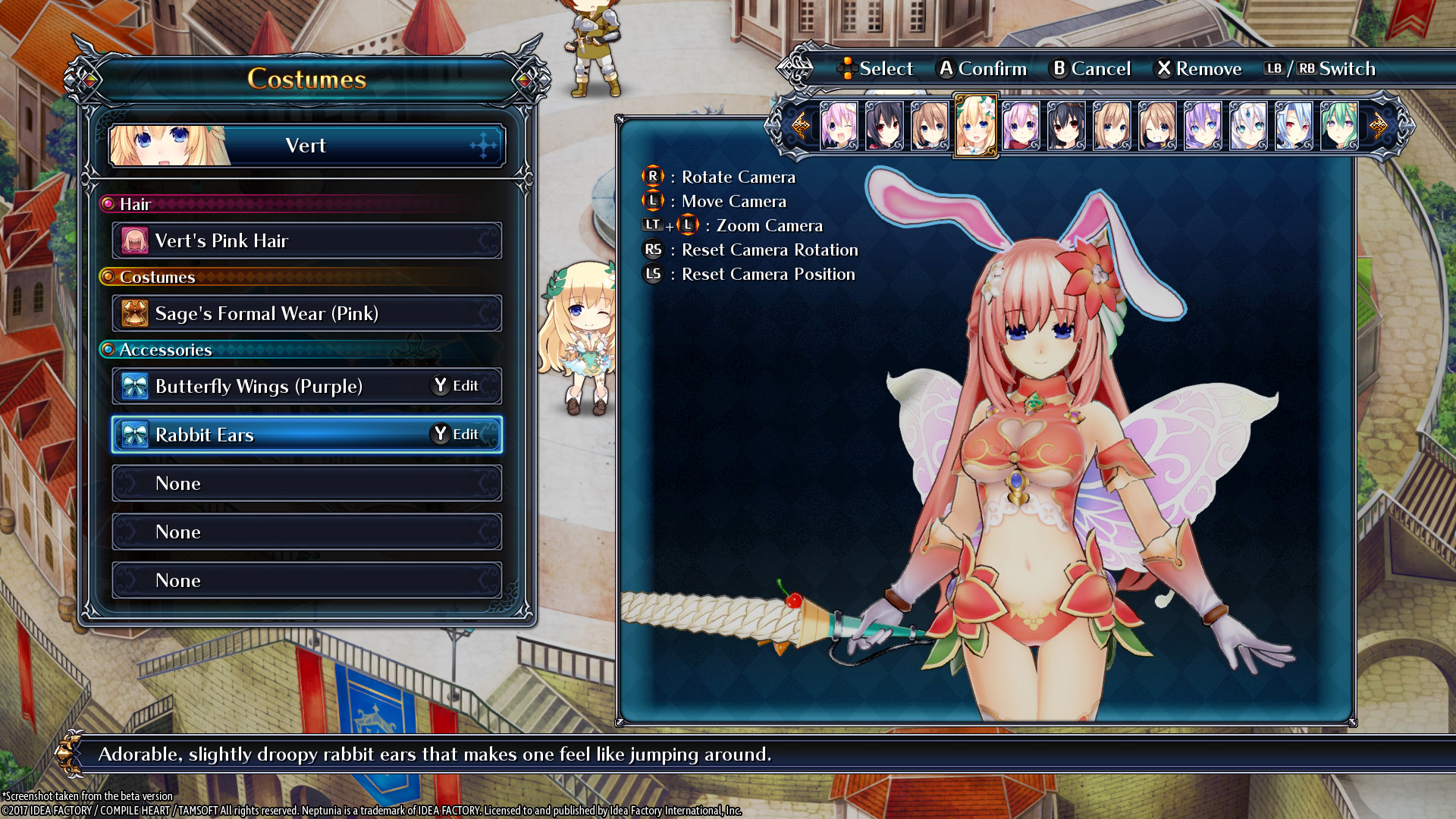Click the ribbon icon for Butterfly Wings (Purple)
Screen dimensions: 1456x819
click(133, 386)
